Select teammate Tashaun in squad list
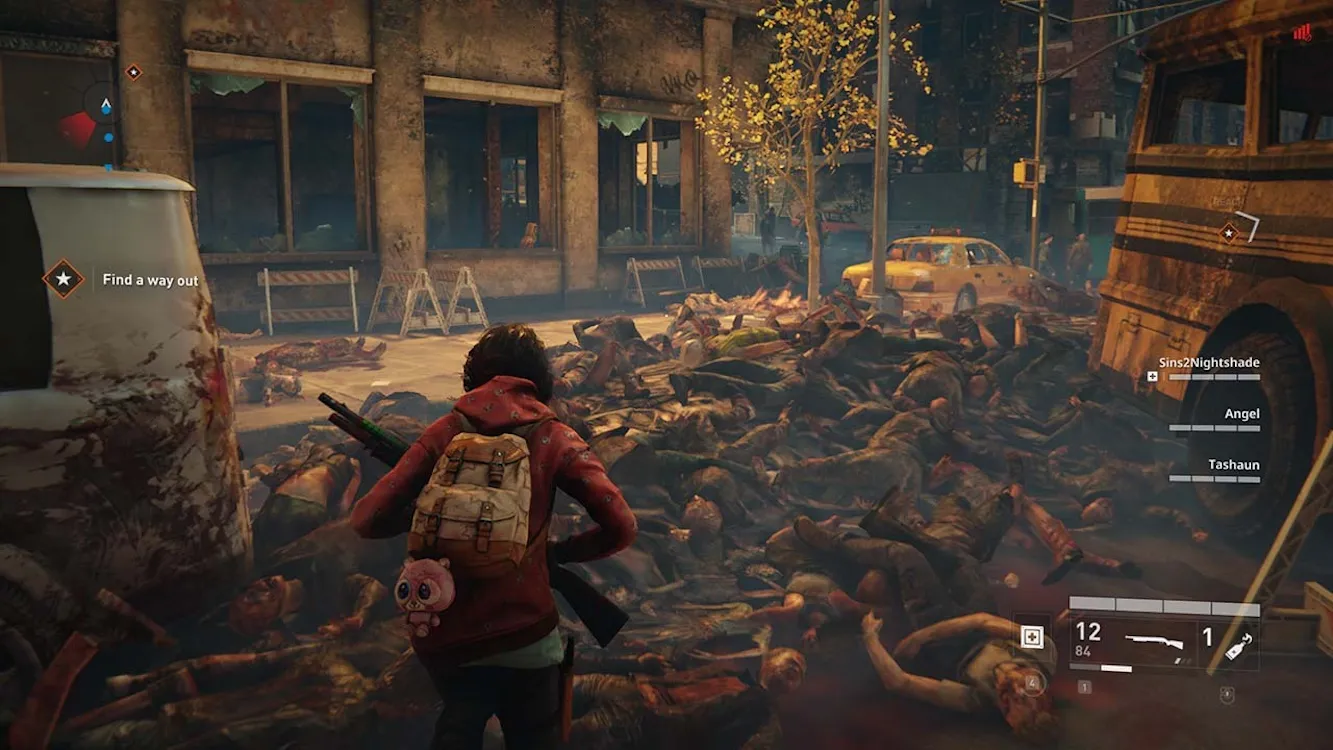This screenshot has height=750, width=1333. click(x=1233, y=465)
